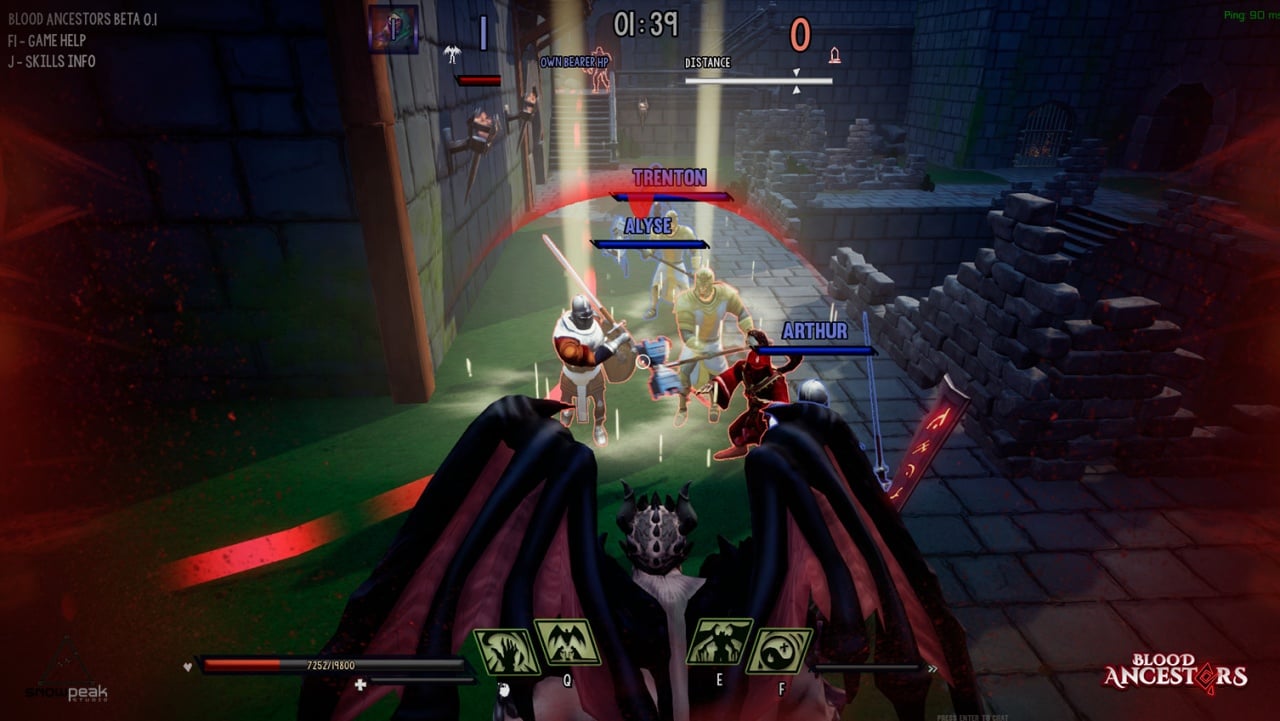Select the white winged gargoyle team icon
Image resolution: width=1280 pixels, height=721 pixels.
pyautogui.click(x=452, y=53)
